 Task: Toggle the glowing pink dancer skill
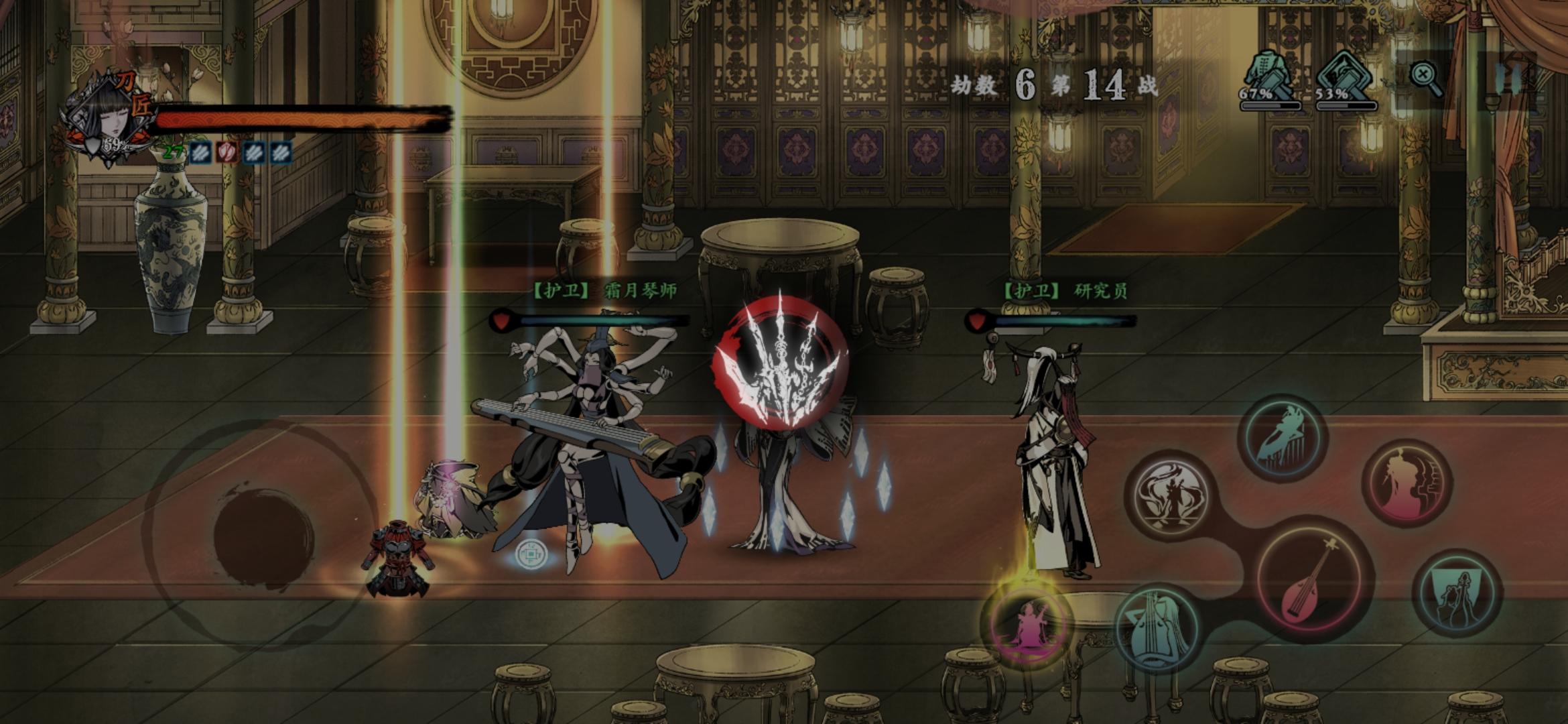[x=1027, y=629]
